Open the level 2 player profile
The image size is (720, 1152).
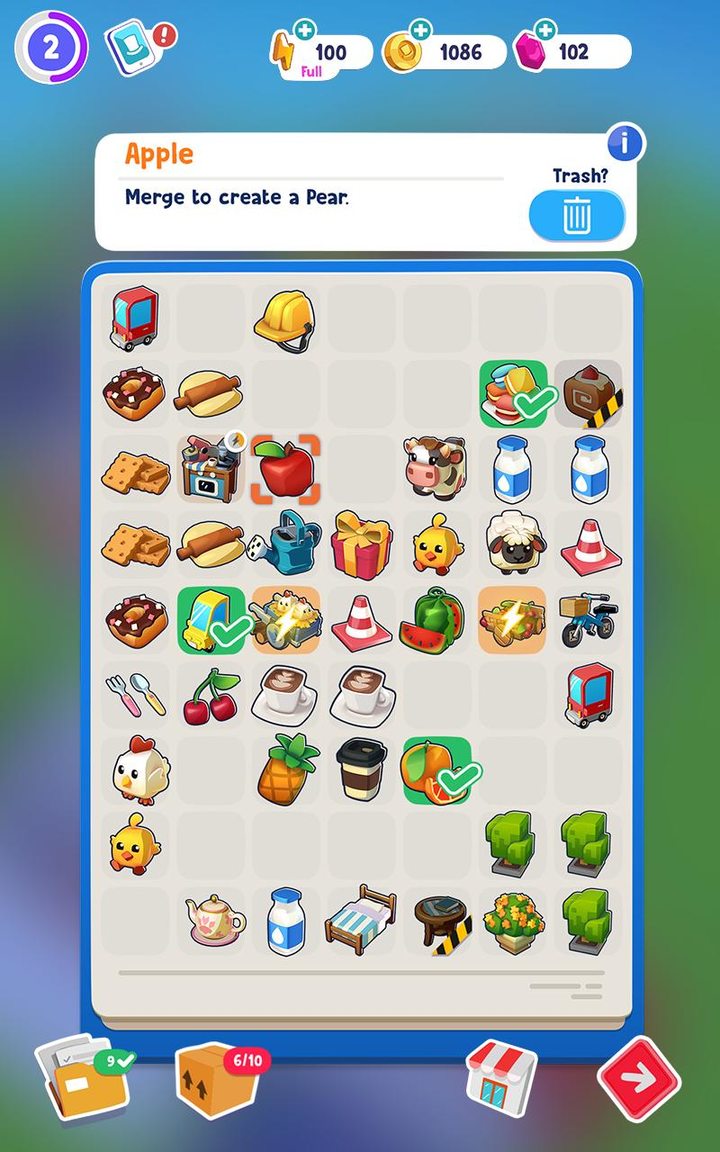[x=50, y=47]
